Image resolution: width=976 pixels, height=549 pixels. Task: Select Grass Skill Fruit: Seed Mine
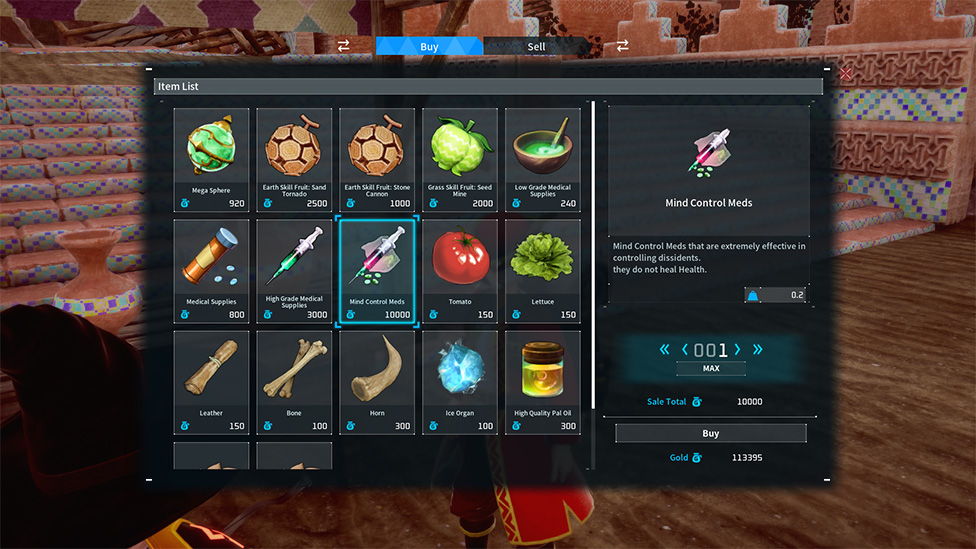click(x=460, y=160)
